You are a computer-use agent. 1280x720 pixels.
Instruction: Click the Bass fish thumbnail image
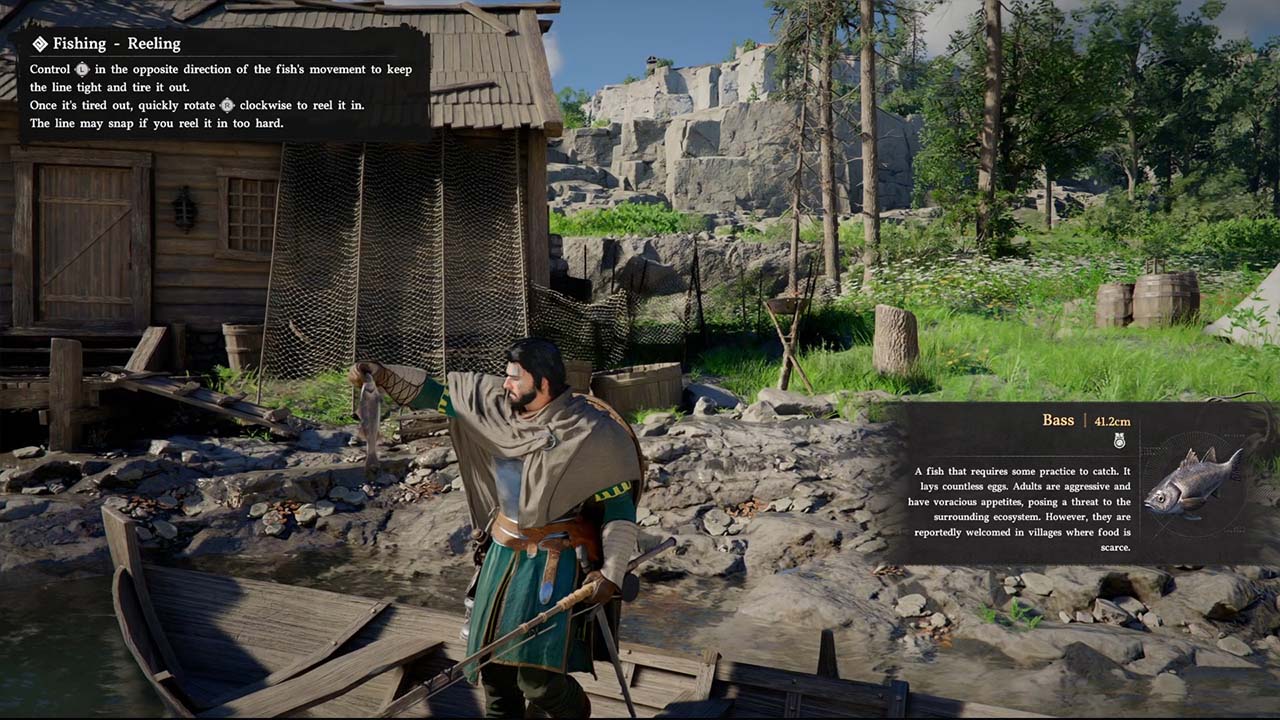pyautogui.click(x=1194, y=482)
